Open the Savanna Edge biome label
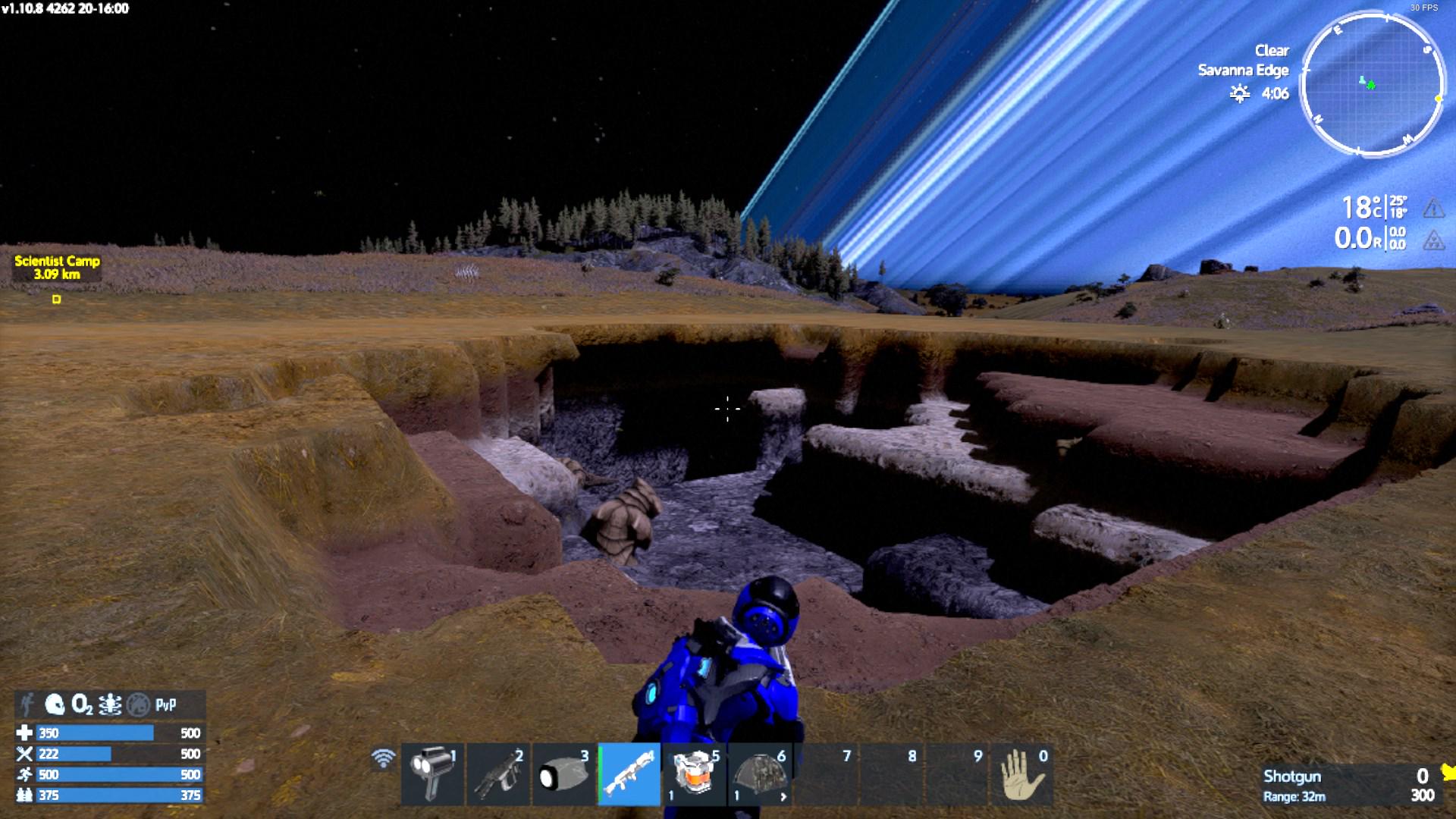 [x=1244, y=70]
